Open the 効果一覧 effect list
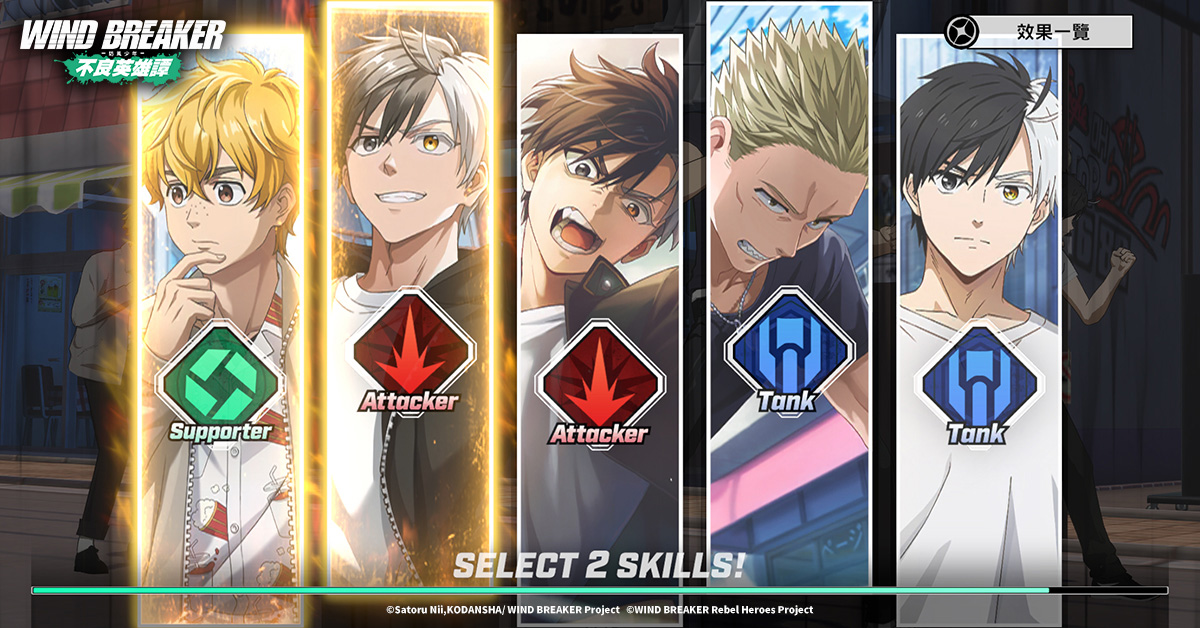 (x=1038, y=32)
